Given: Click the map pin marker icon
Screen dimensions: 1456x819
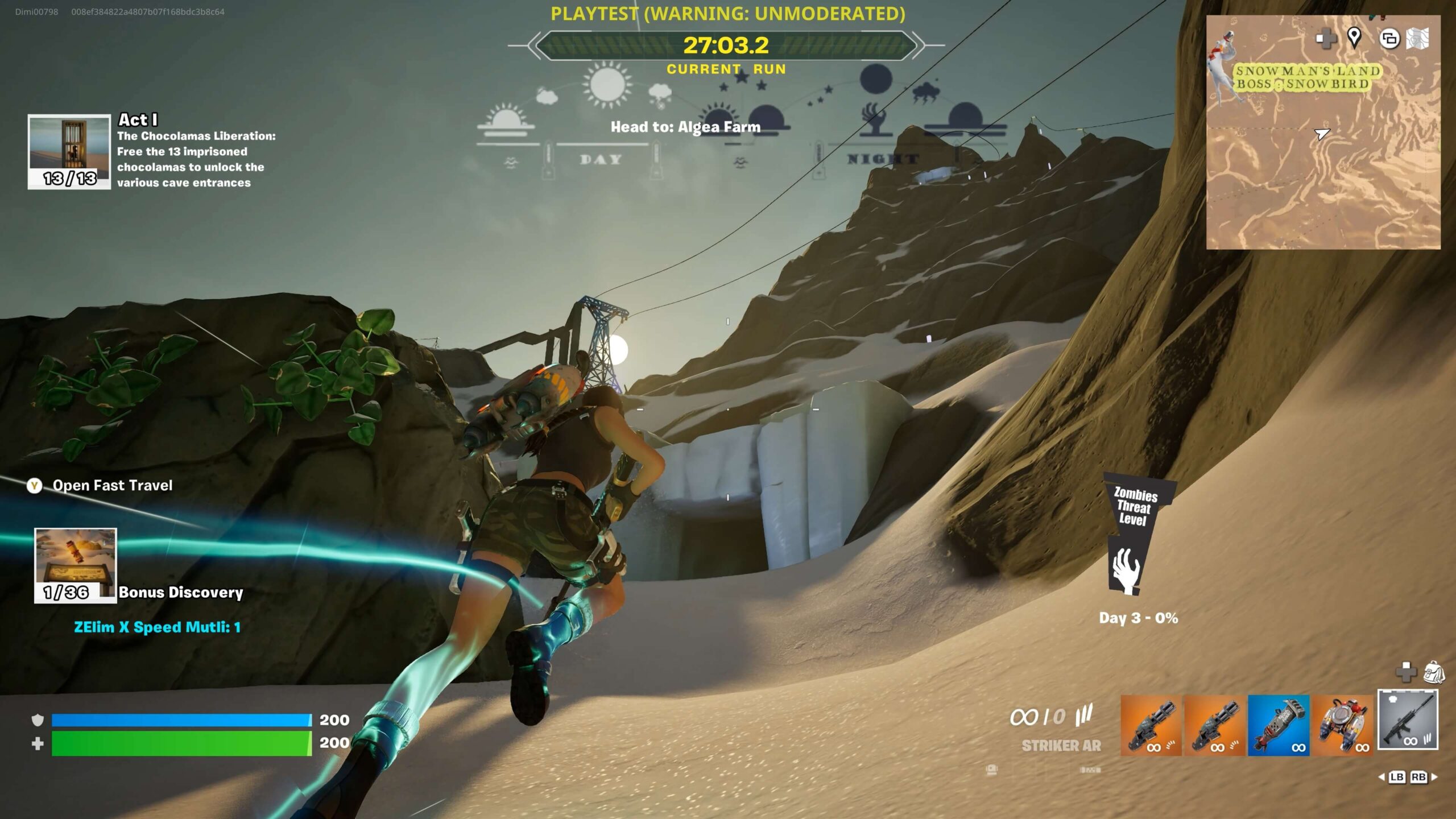Looking at the screenshot, I should click(x=1354, y=38).
